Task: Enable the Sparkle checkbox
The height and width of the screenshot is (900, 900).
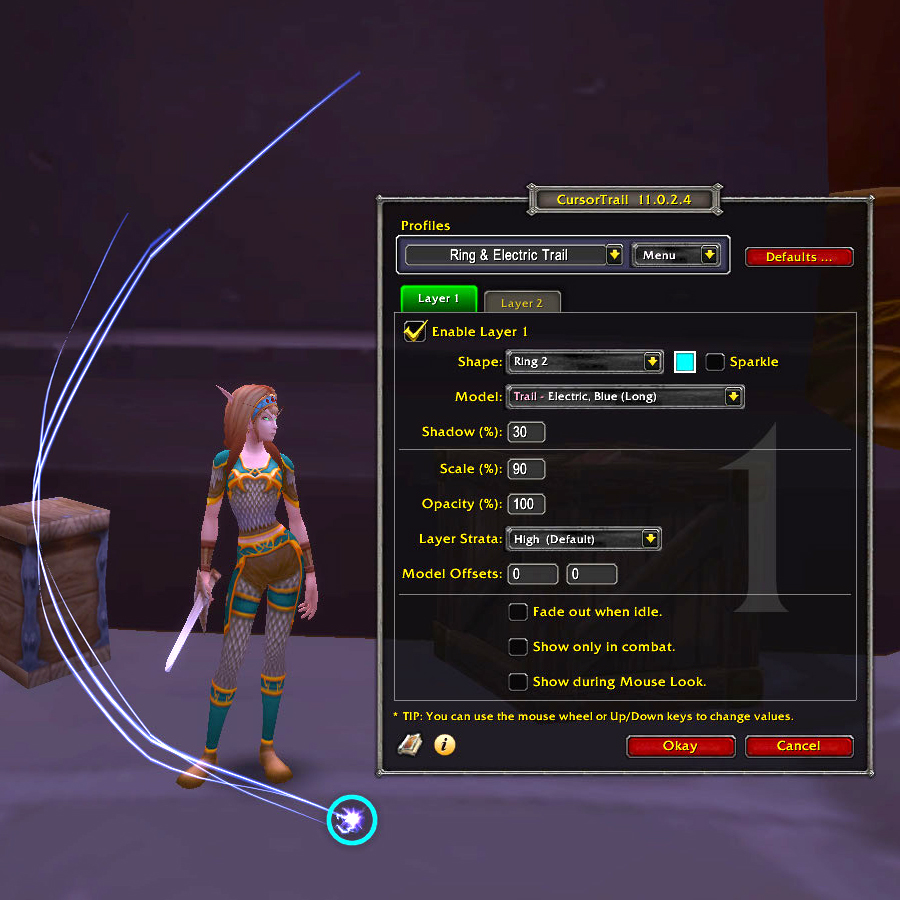Action: [x=715, y=362]
